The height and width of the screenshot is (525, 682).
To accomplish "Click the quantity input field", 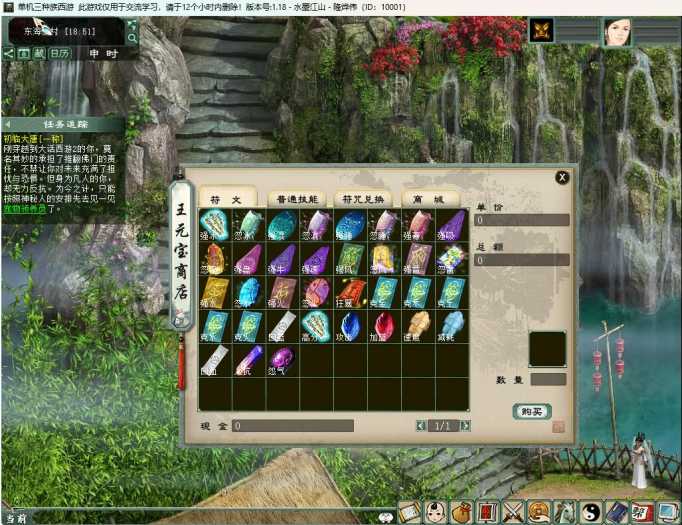I will 548,379.
